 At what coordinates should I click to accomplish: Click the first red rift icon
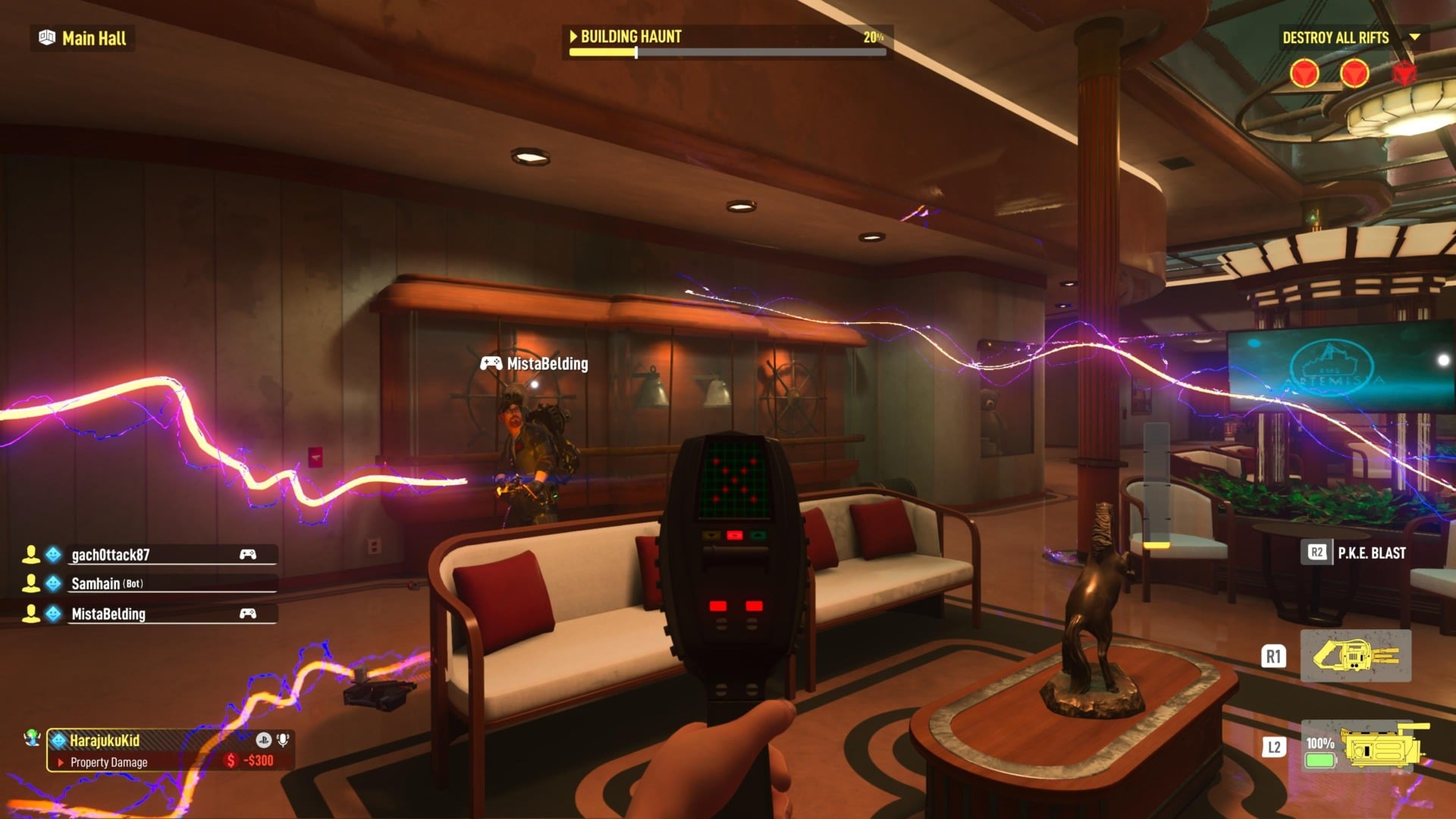(x=1304, y=74)
